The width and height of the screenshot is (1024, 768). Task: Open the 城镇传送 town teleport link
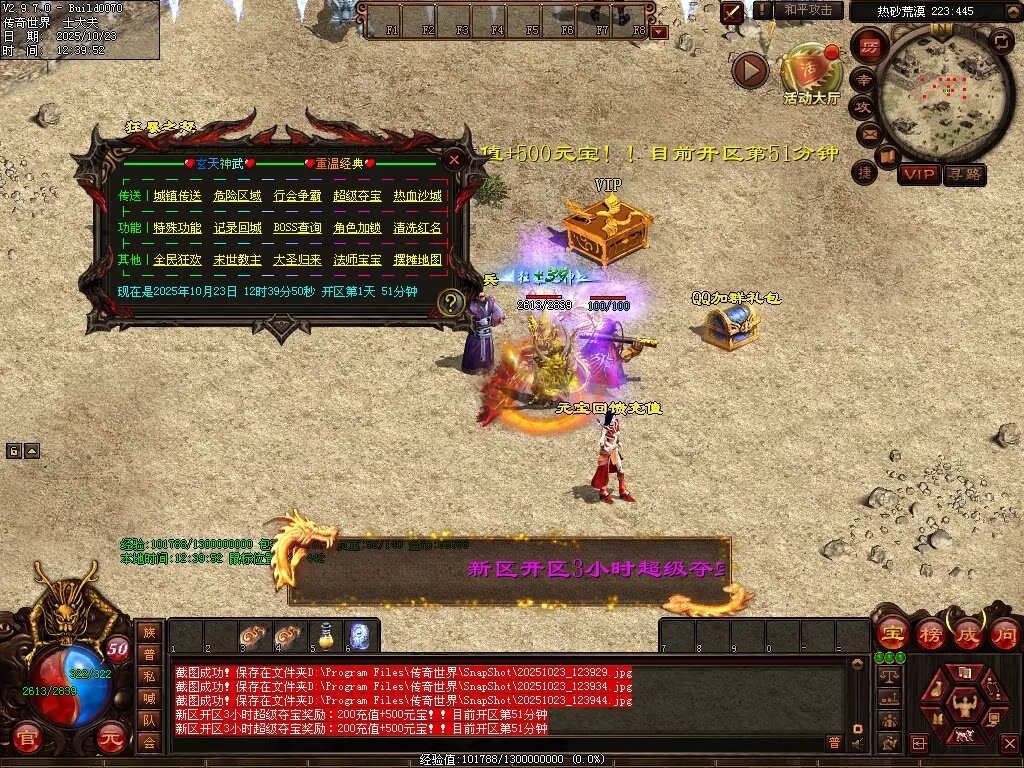point(177,196)
